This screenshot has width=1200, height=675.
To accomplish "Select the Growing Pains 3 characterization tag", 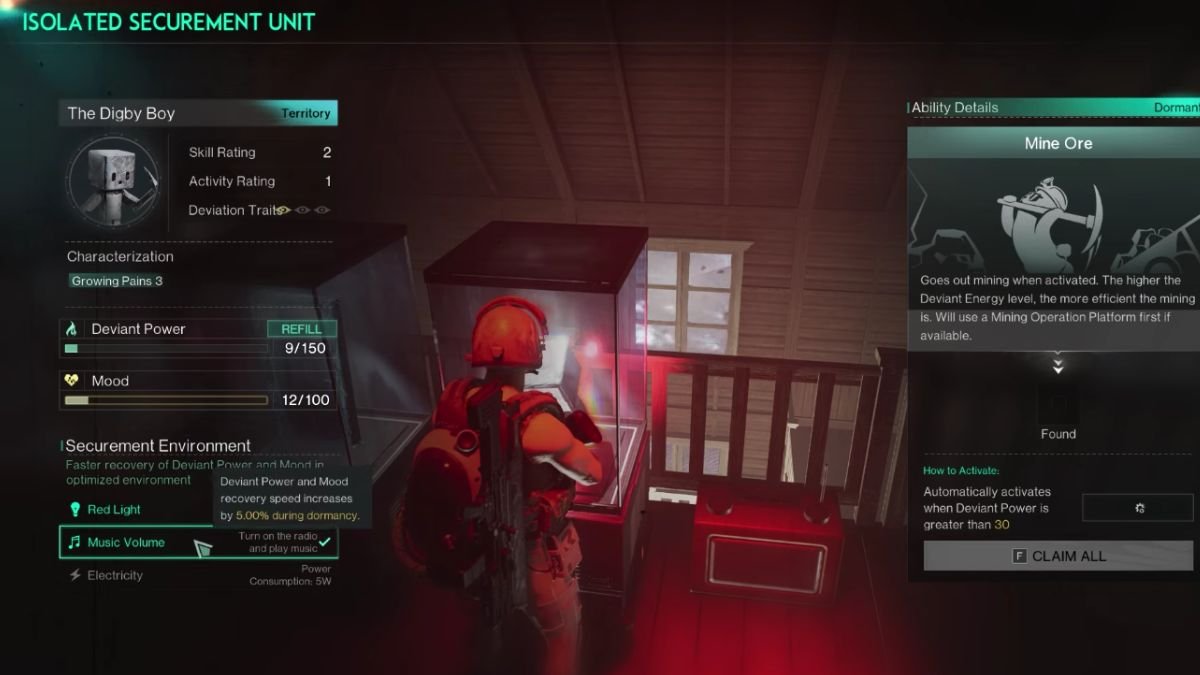I will pos(117,281).
